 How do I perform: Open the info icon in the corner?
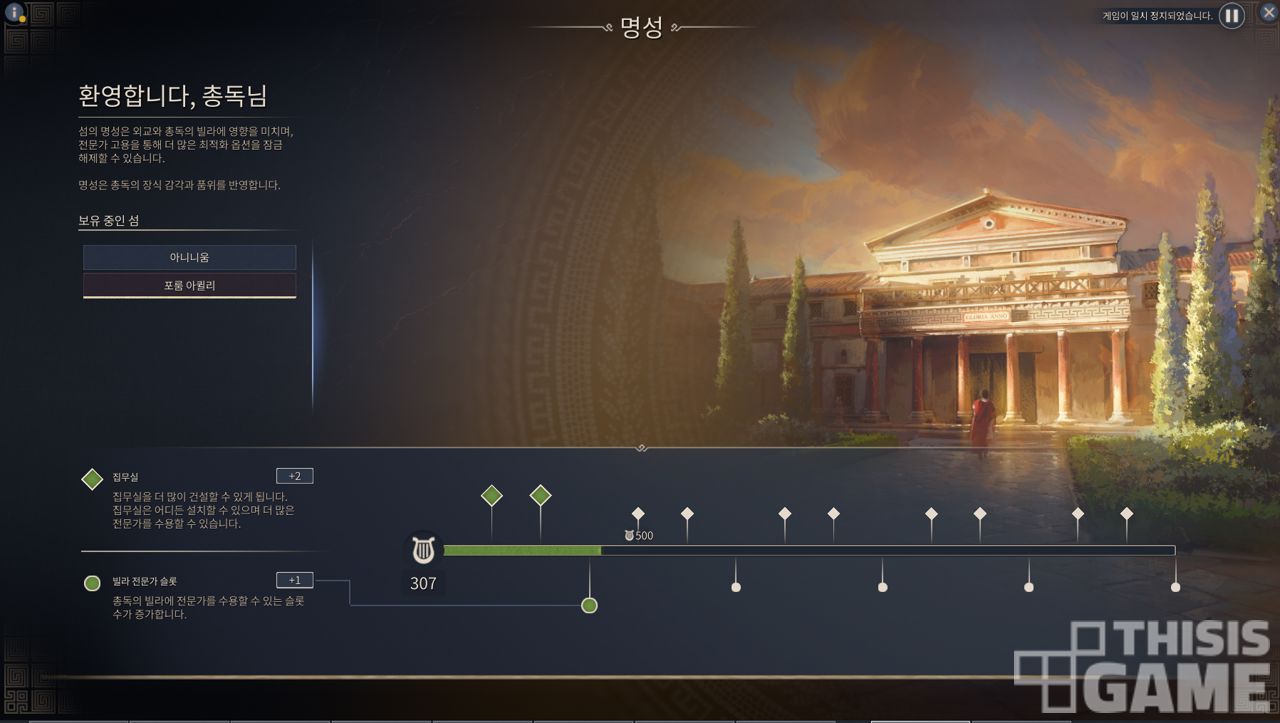point(14,13)
